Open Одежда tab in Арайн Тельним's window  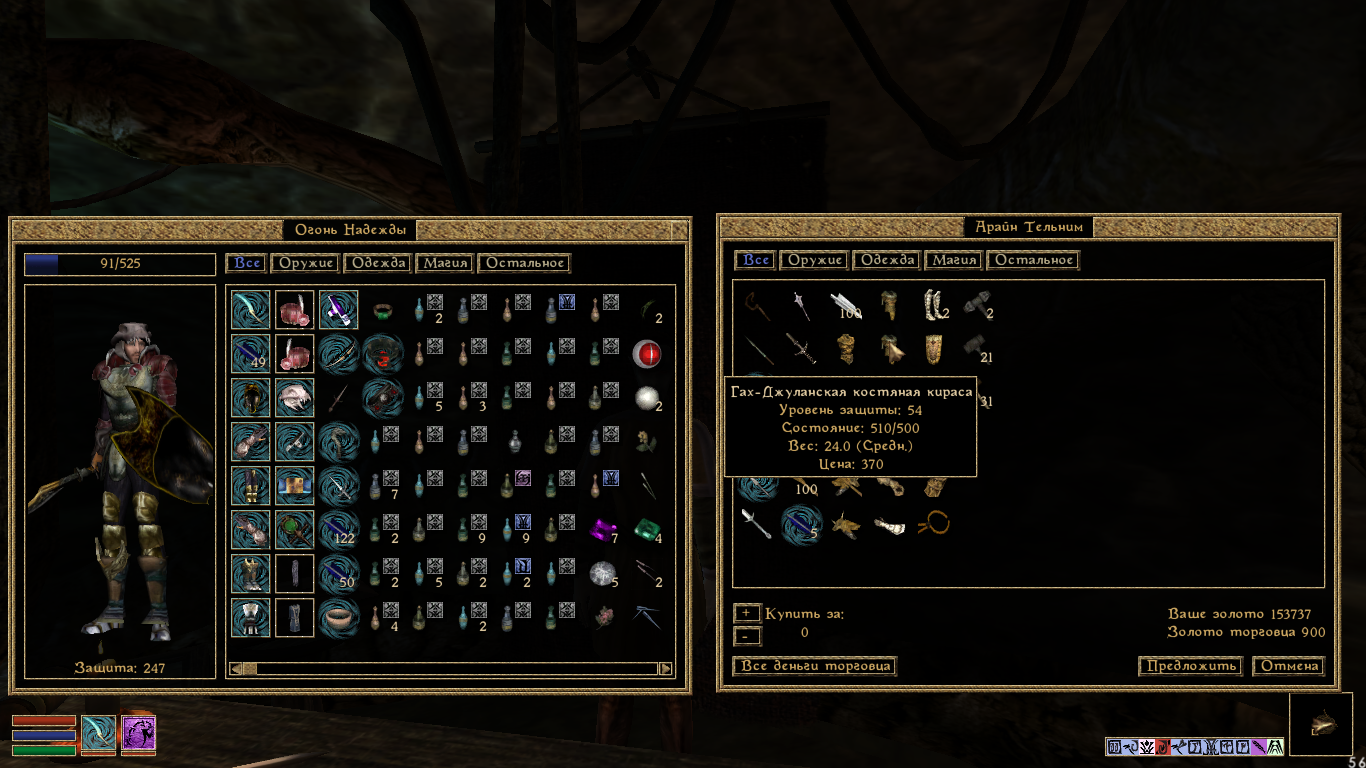tap(887, 260)
